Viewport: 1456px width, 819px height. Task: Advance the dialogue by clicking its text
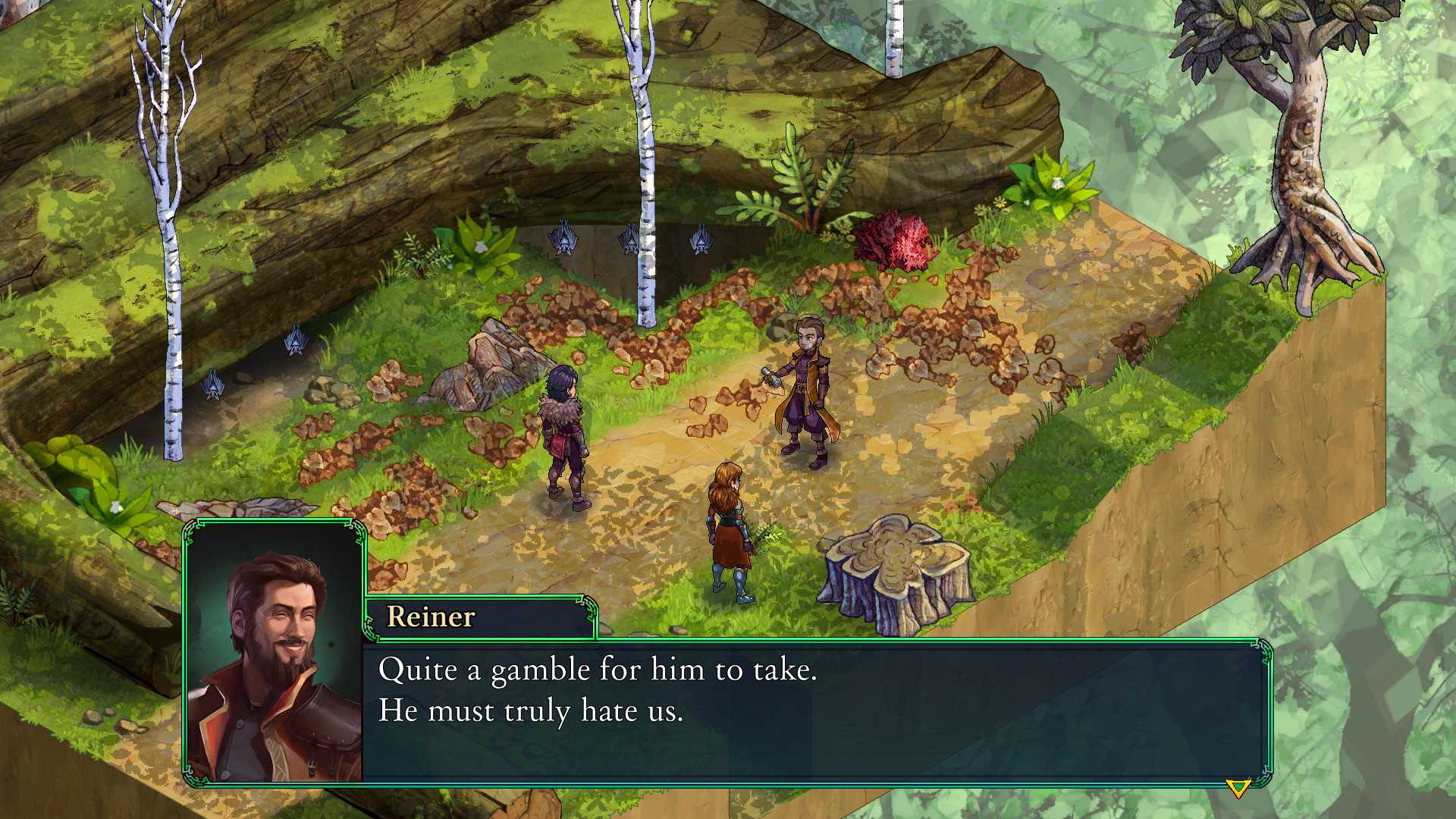point(599,690)
